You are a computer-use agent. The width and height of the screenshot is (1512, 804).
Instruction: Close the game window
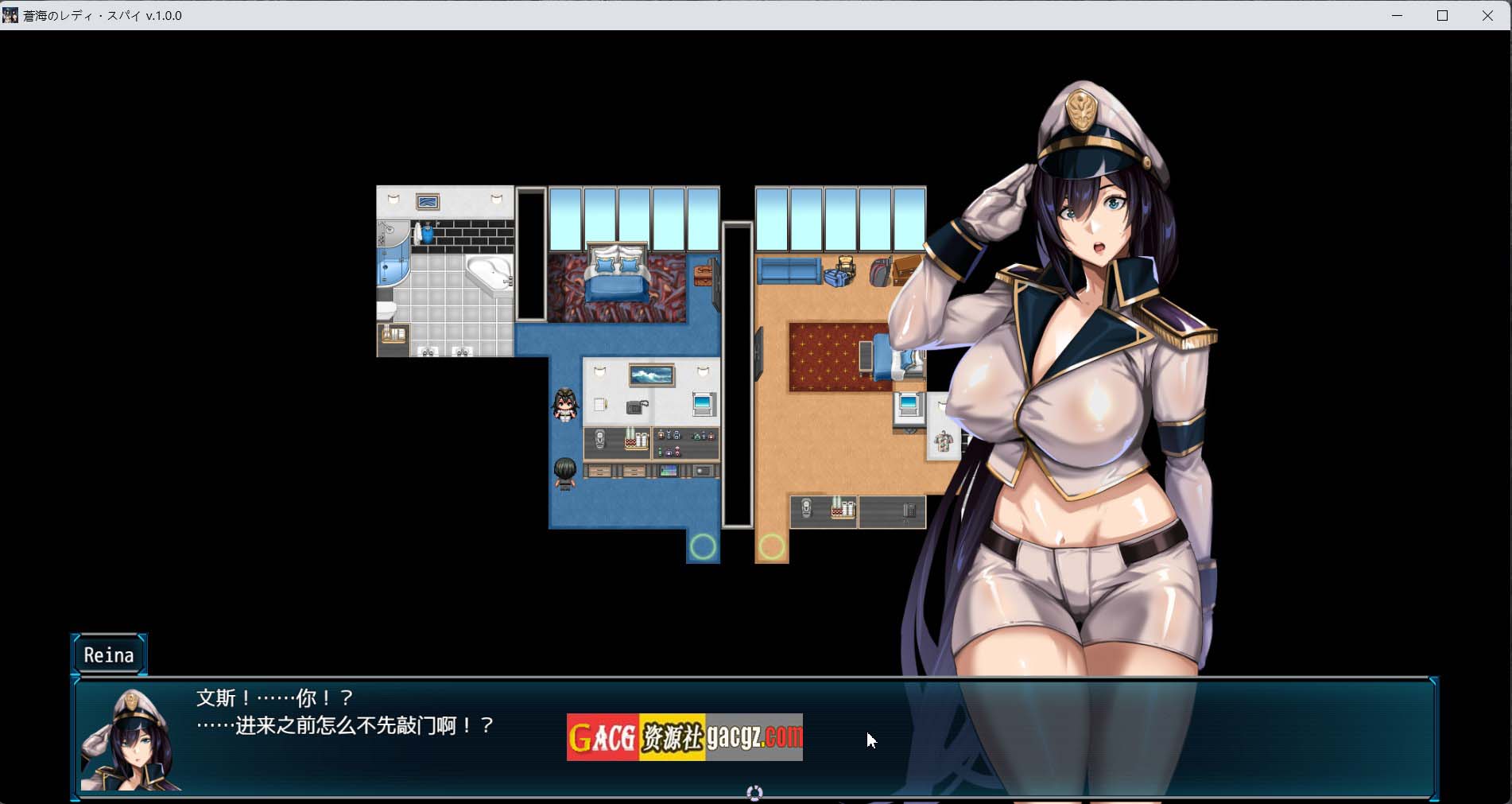pyautogui.click(x=1487, y=16)
